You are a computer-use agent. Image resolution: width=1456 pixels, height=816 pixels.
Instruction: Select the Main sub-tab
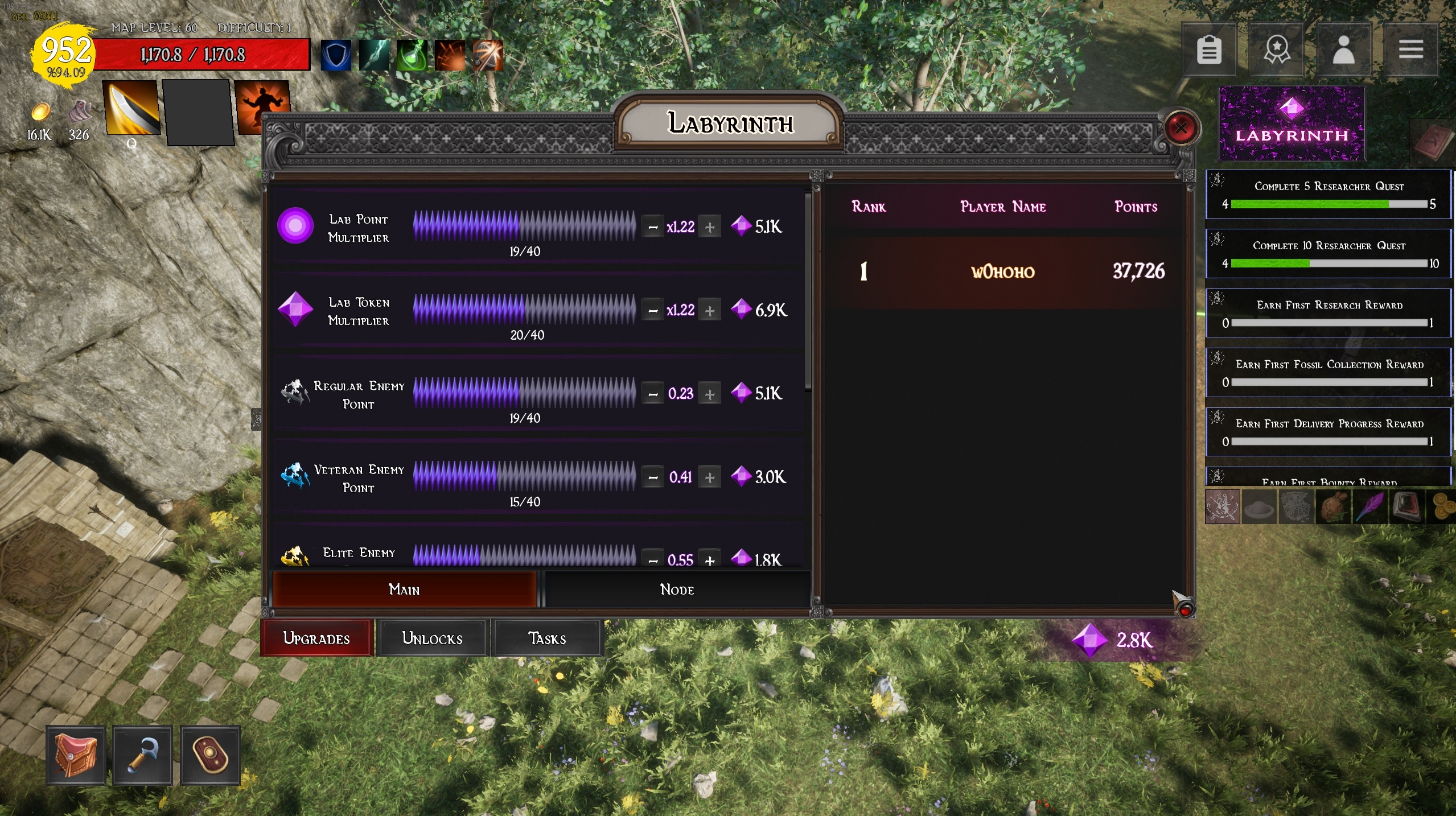point(404,590)
